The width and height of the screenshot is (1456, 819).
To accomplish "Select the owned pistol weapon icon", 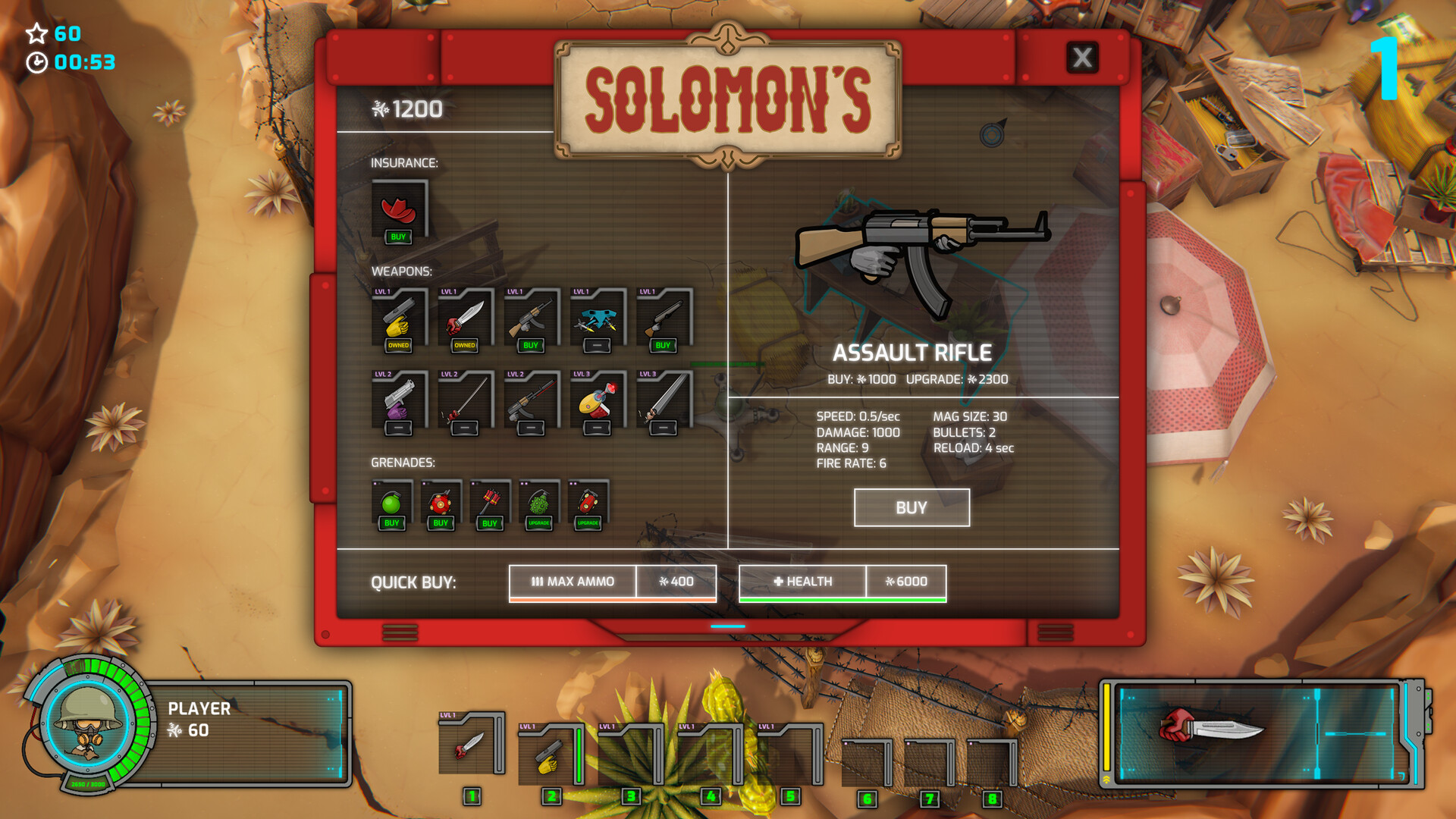I will (398, 318).
